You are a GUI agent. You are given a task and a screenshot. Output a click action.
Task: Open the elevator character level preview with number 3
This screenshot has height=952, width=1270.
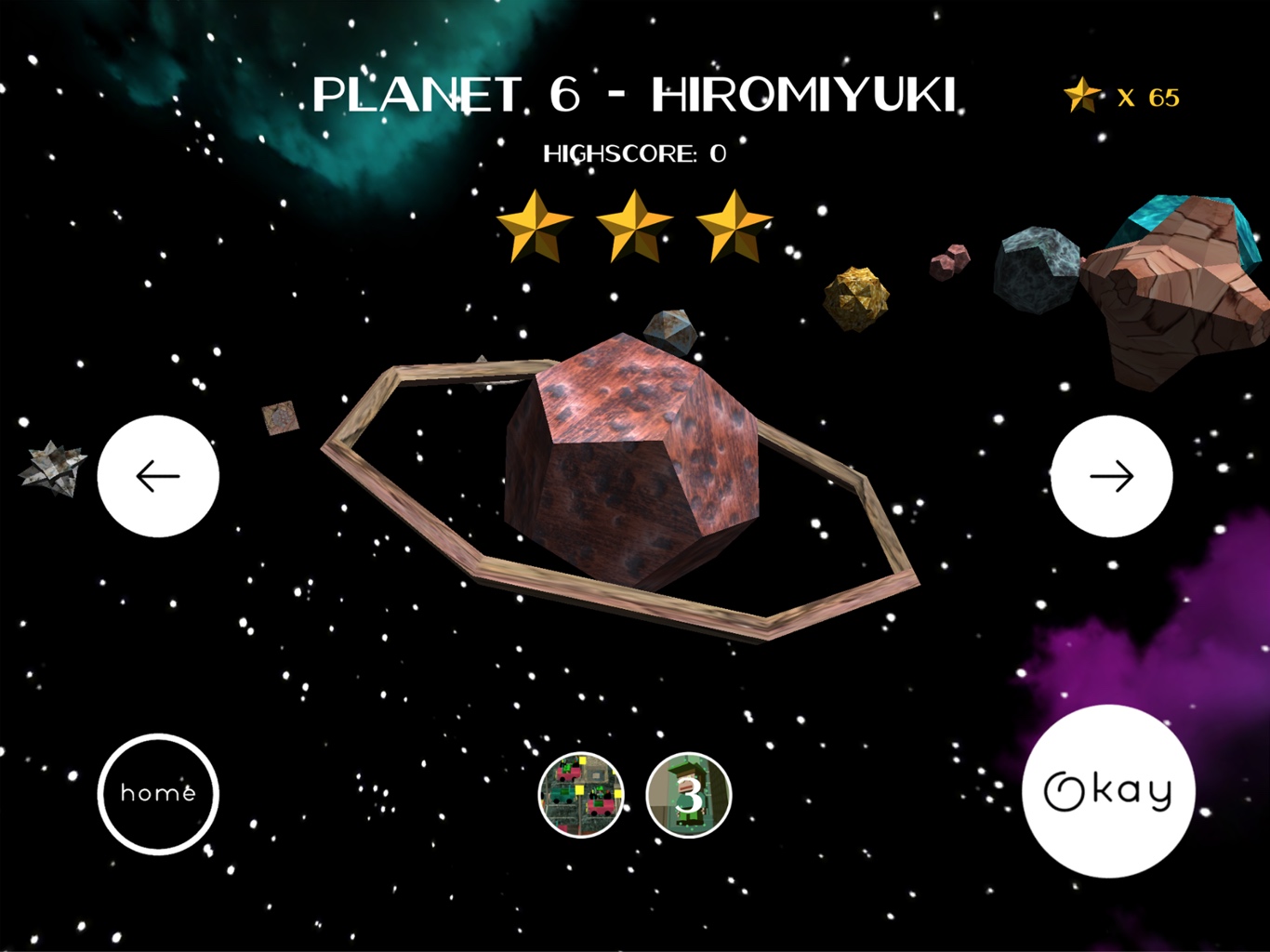coord(690,795)
